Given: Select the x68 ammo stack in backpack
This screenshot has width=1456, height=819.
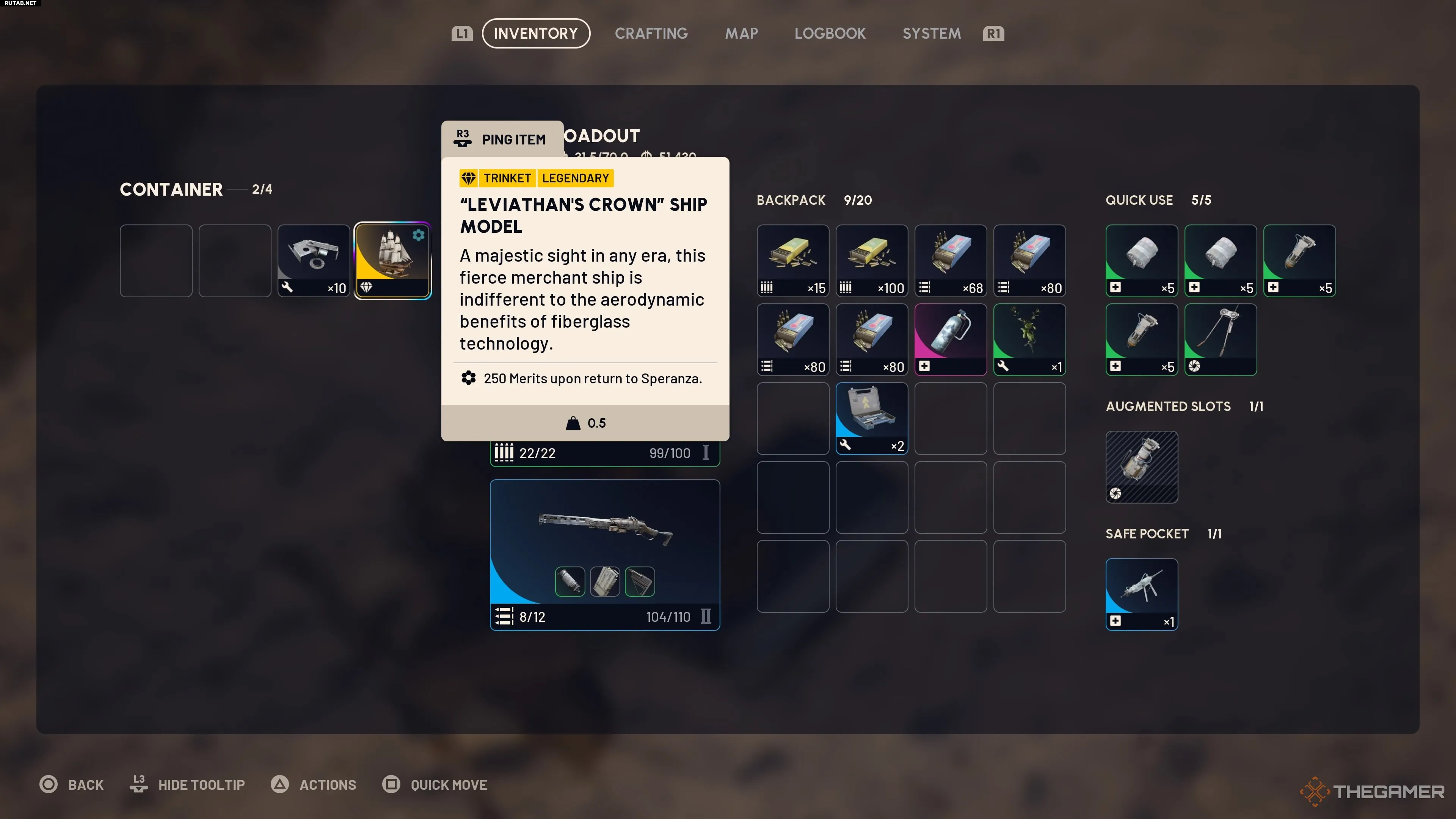Looking at the screenshot, I should pos(951,260).
